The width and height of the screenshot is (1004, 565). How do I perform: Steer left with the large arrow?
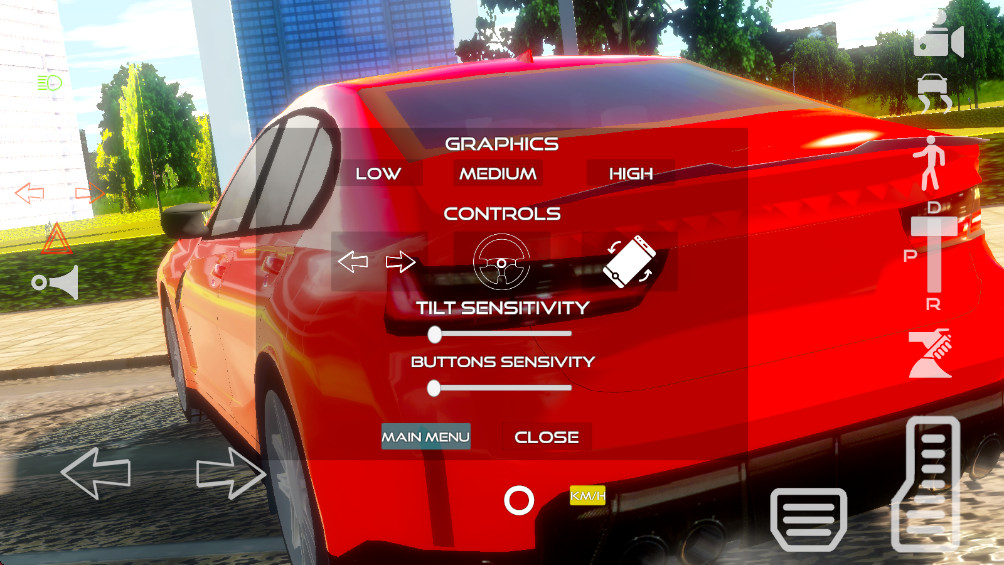tap(96, 473)
